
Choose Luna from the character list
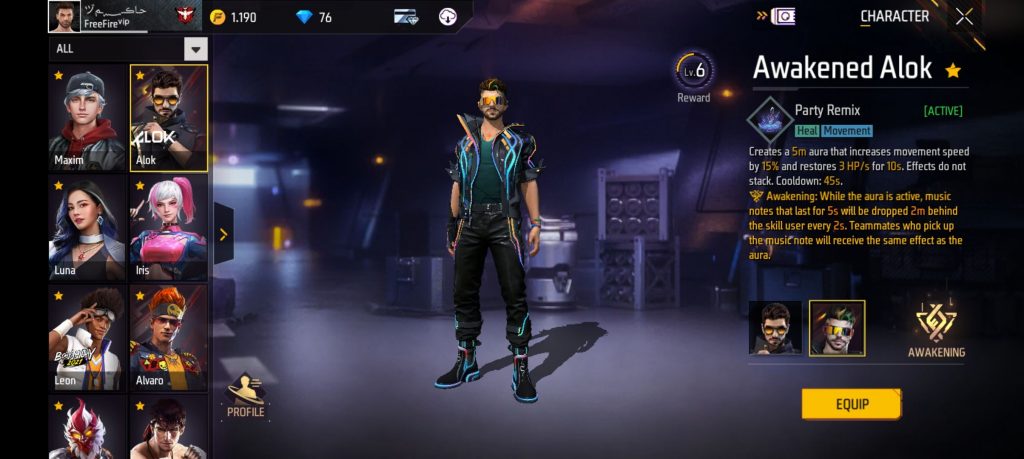[x=88, y=228]
